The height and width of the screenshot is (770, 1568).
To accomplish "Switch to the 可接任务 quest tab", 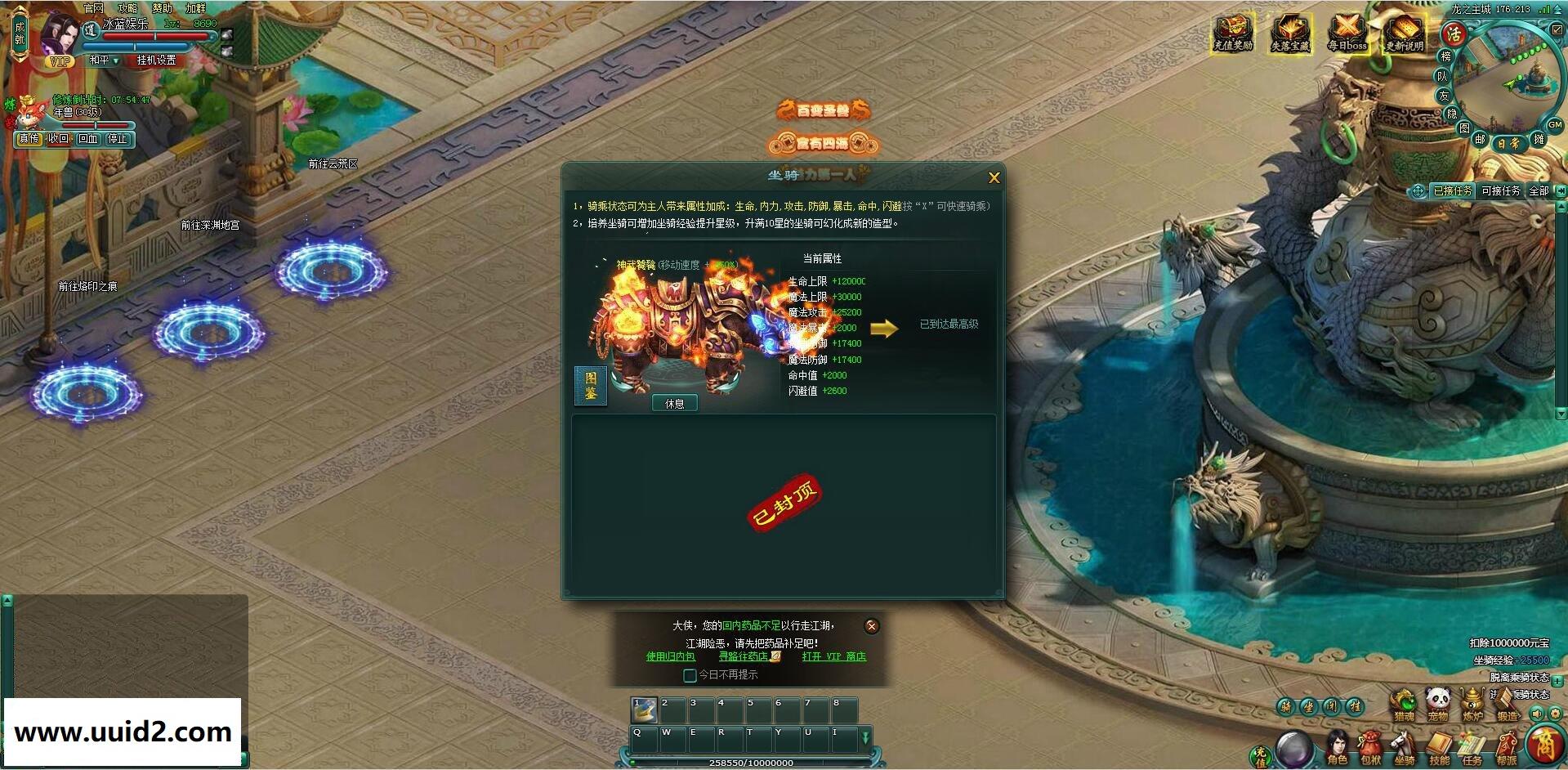I will pyautogui.click(x=1500, y=190).
